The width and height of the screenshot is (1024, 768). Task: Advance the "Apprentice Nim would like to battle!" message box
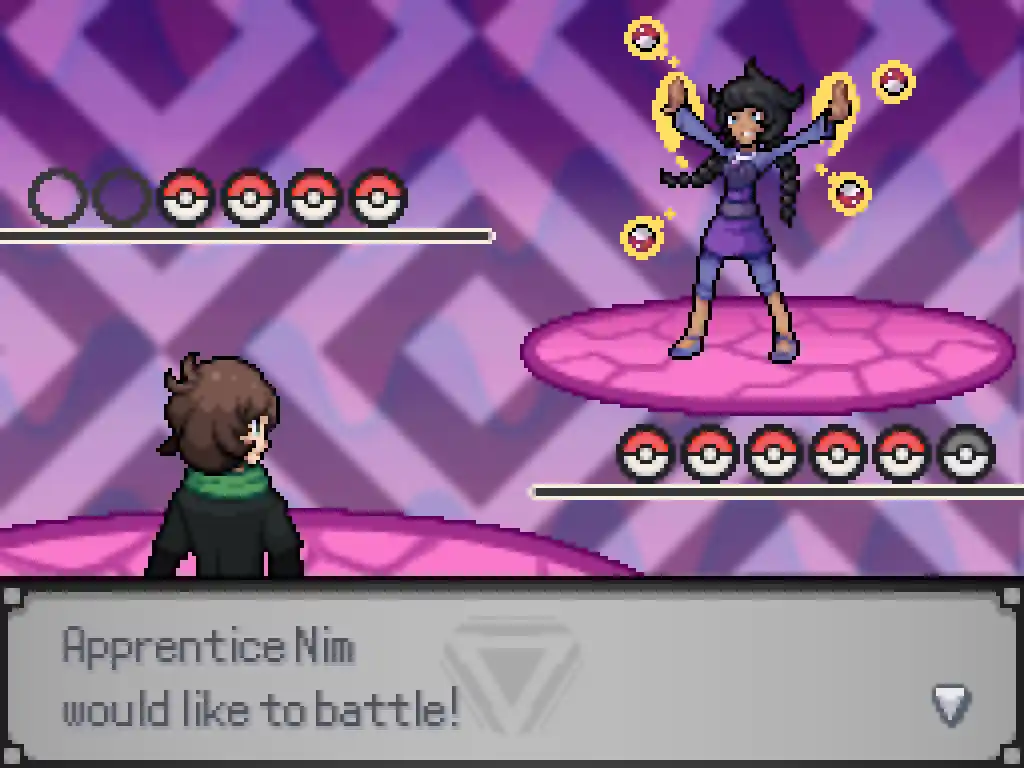(x=510, y=676)
